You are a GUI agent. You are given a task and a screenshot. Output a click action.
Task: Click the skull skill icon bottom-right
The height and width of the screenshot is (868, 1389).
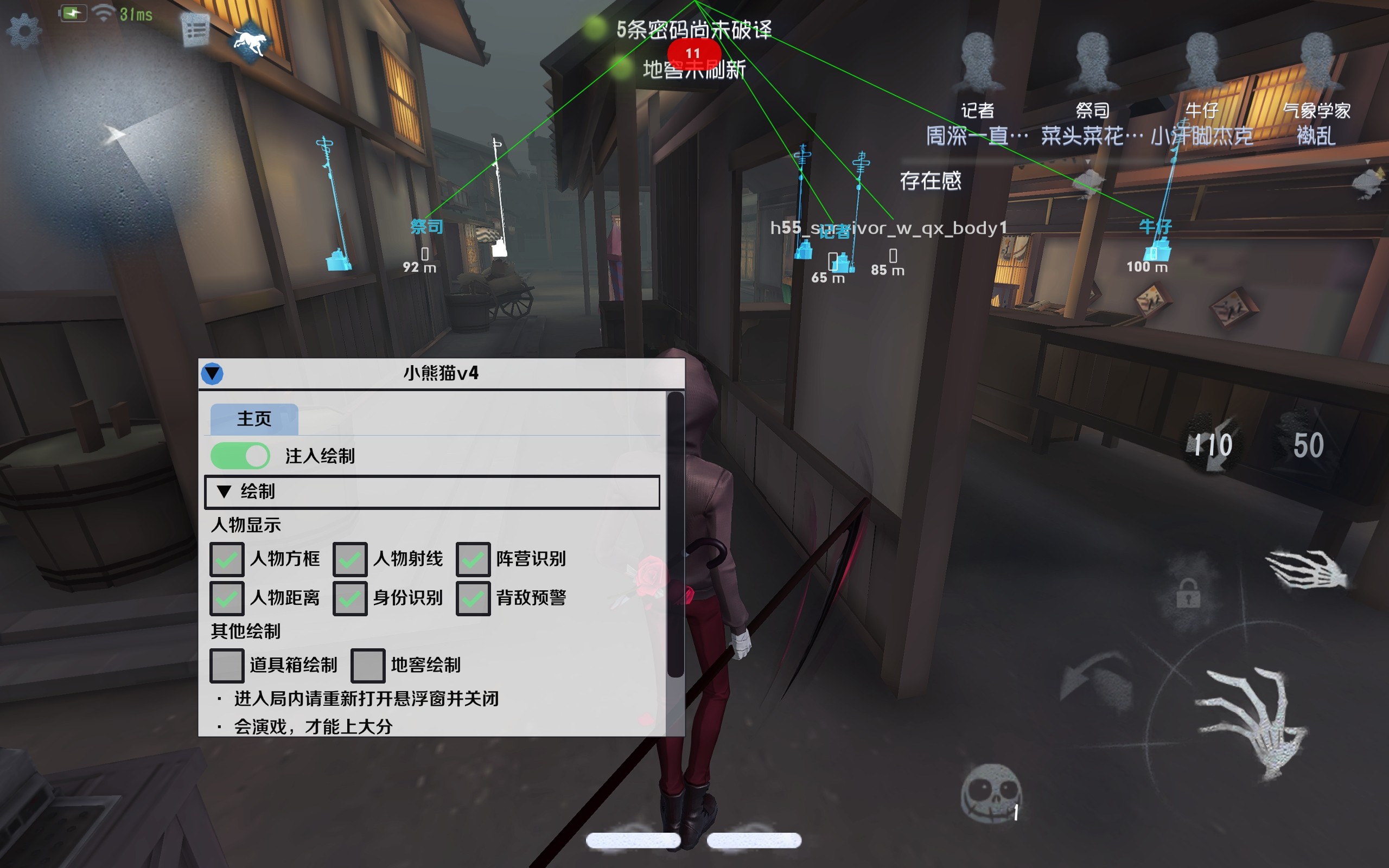click(x=991, y=793)
